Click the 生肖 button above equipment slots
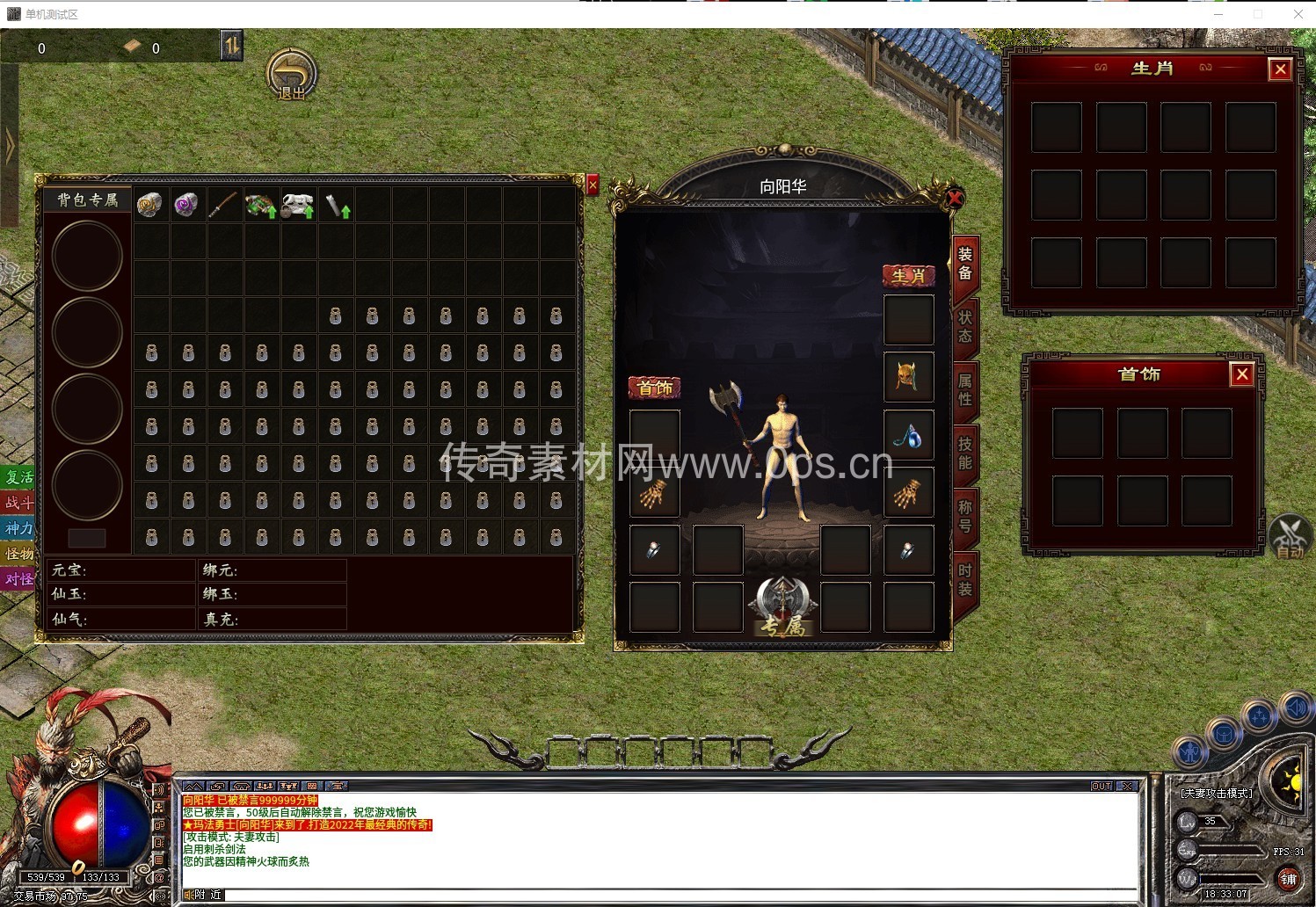Image resolution: width=1316 pixels, height=907 pixels. tap(908, 276)
